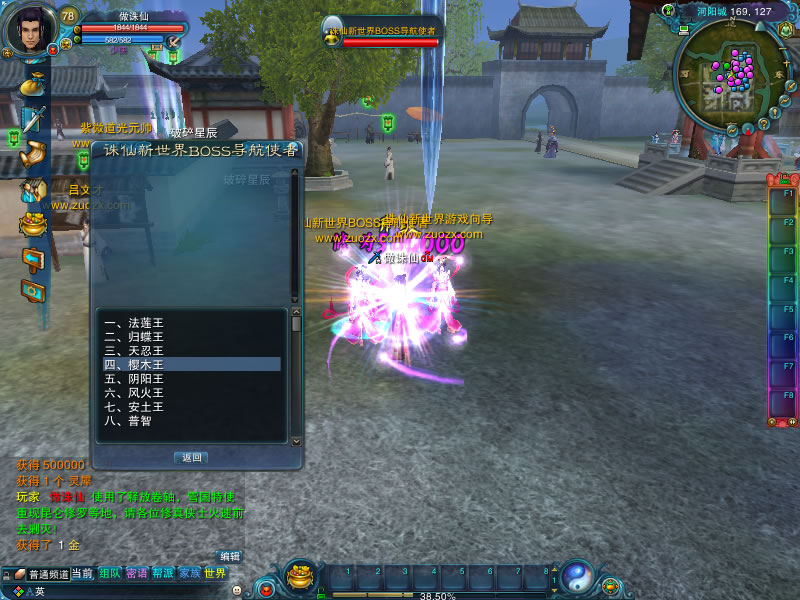Click the 编辑 button above chat tabs
The width and height of the screenshot is (800, 600).
pyautogui.click(x=230, y=556)
